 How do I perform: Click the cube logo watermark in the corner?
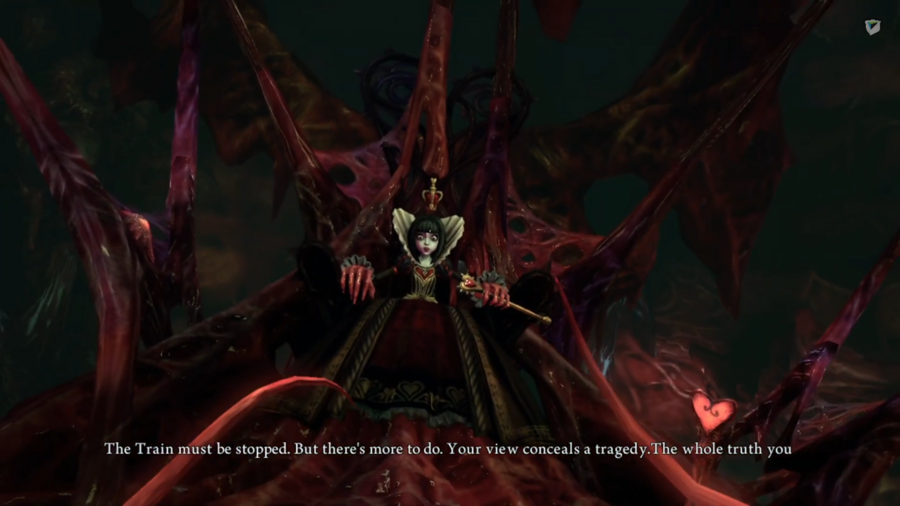coord(872,27)
